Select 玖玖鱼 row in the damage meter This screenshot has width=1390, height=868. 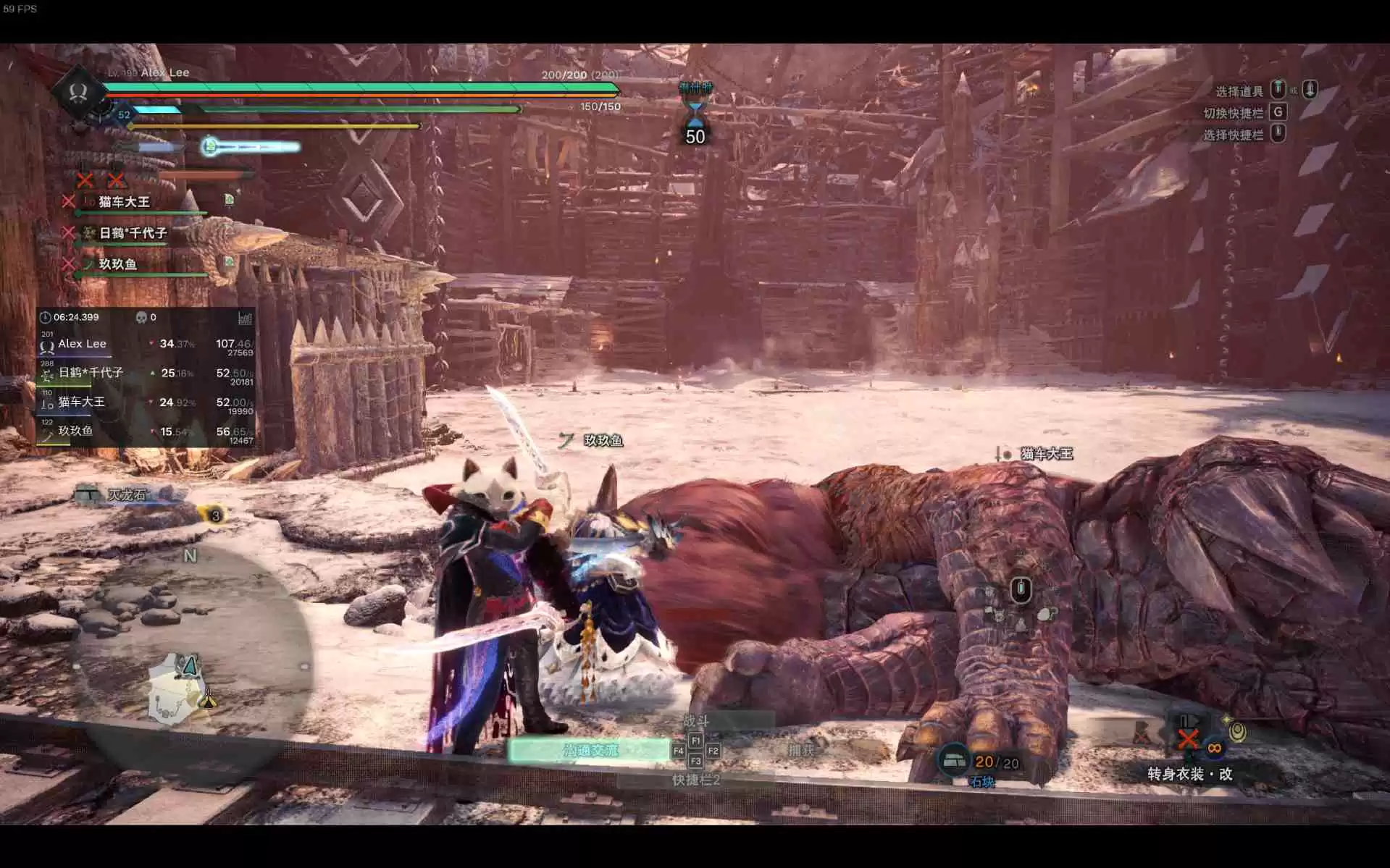click(145, 431)
